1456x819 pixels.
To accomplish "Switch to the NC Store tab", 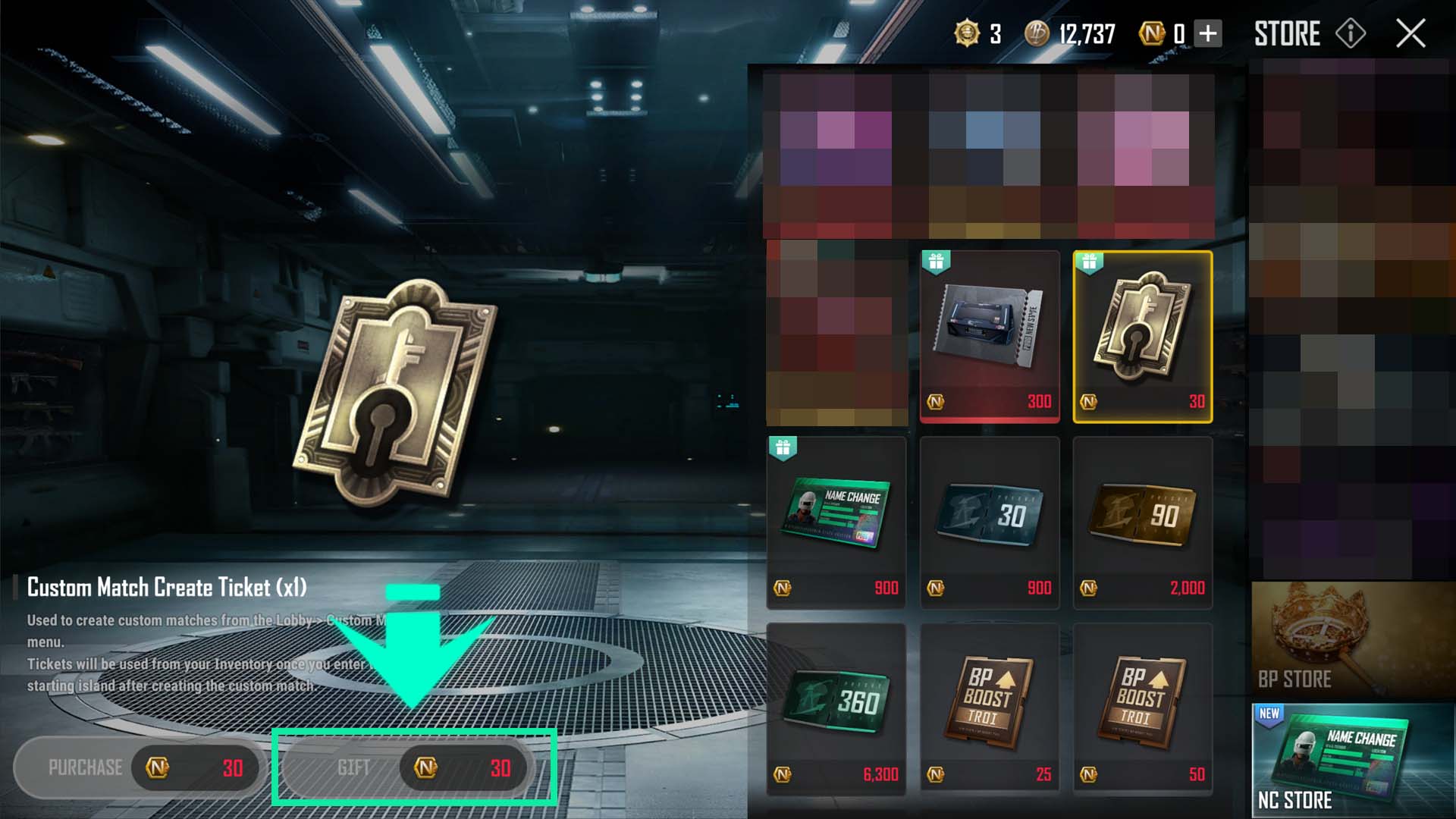I will [x=1353, y=761].
